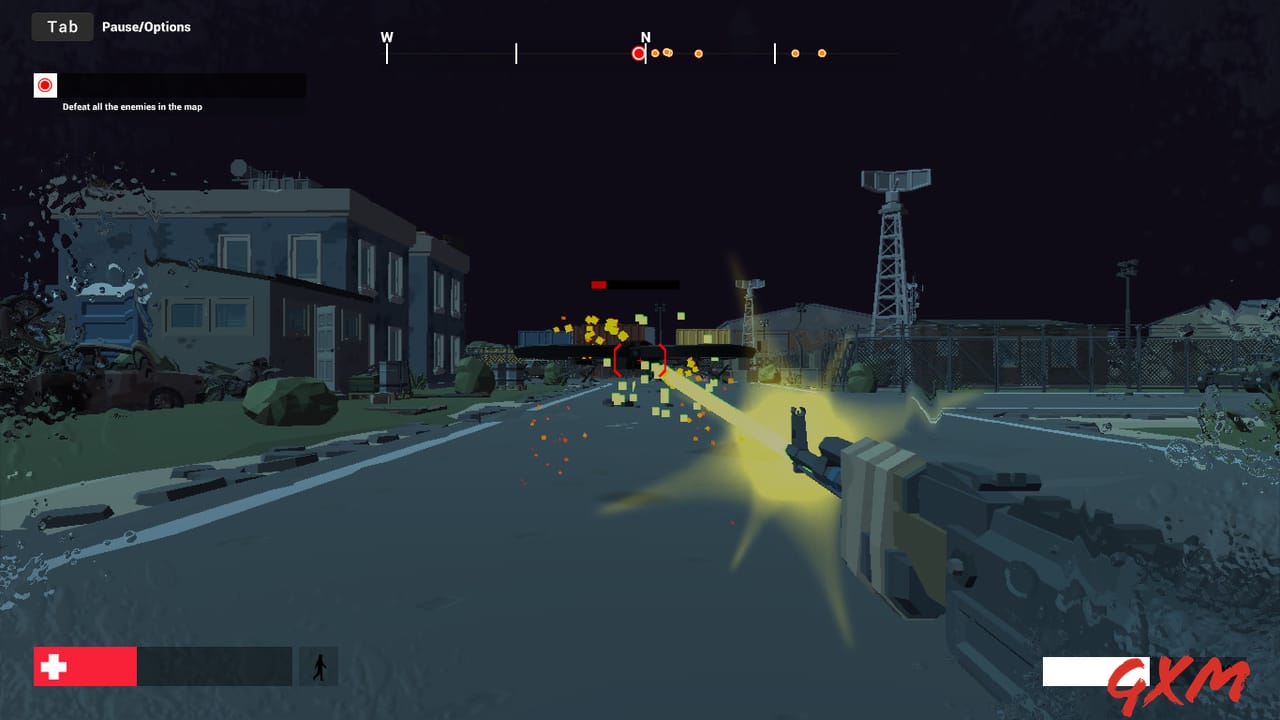This screenshot has height=720, width=1280.
Task: Select Pause/Options from the top bar
Action: (x=145, y=27)
